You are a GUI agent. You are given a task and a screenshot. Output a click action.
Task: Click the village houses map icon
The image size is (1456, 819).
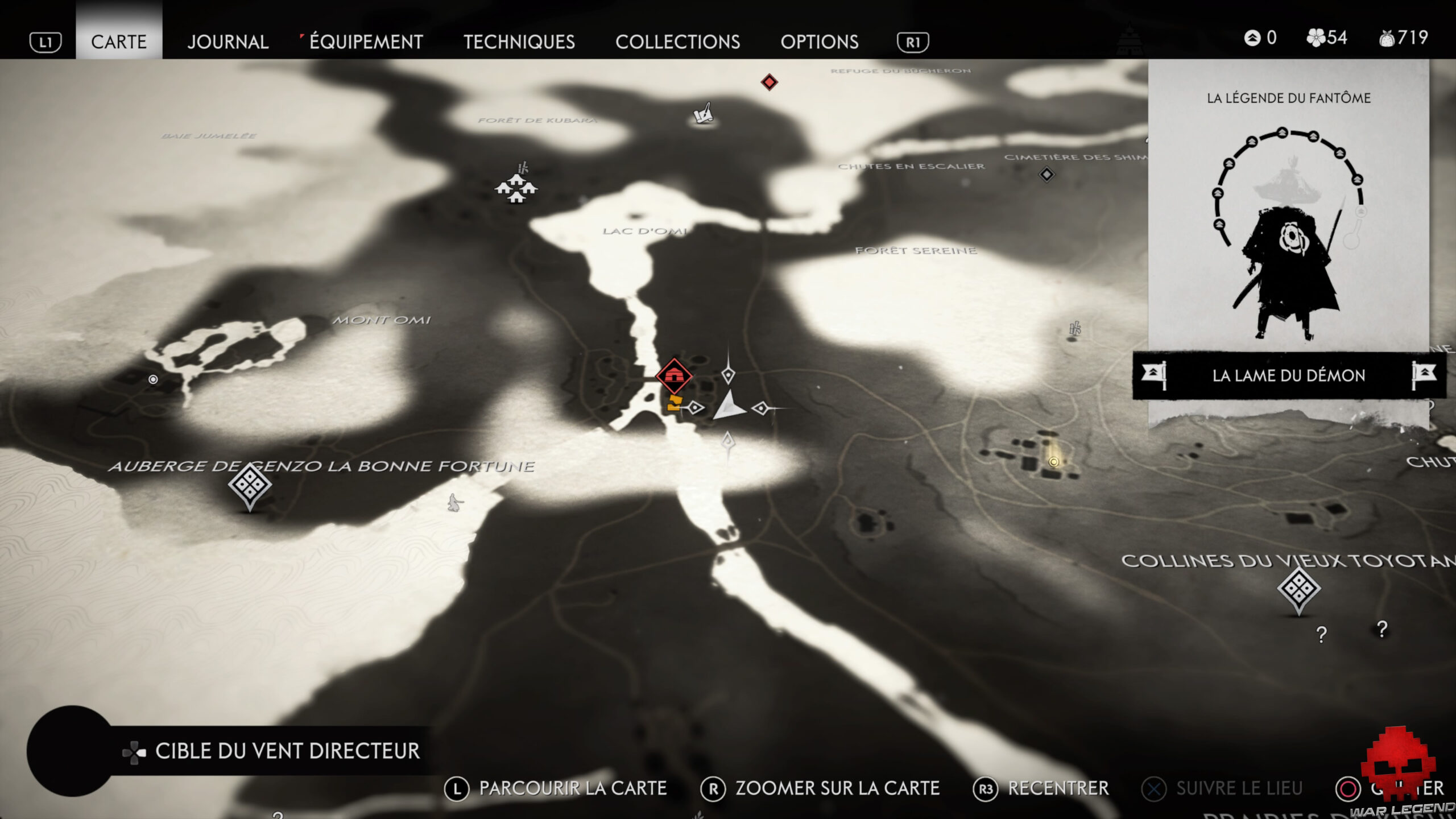pos(516,188)
